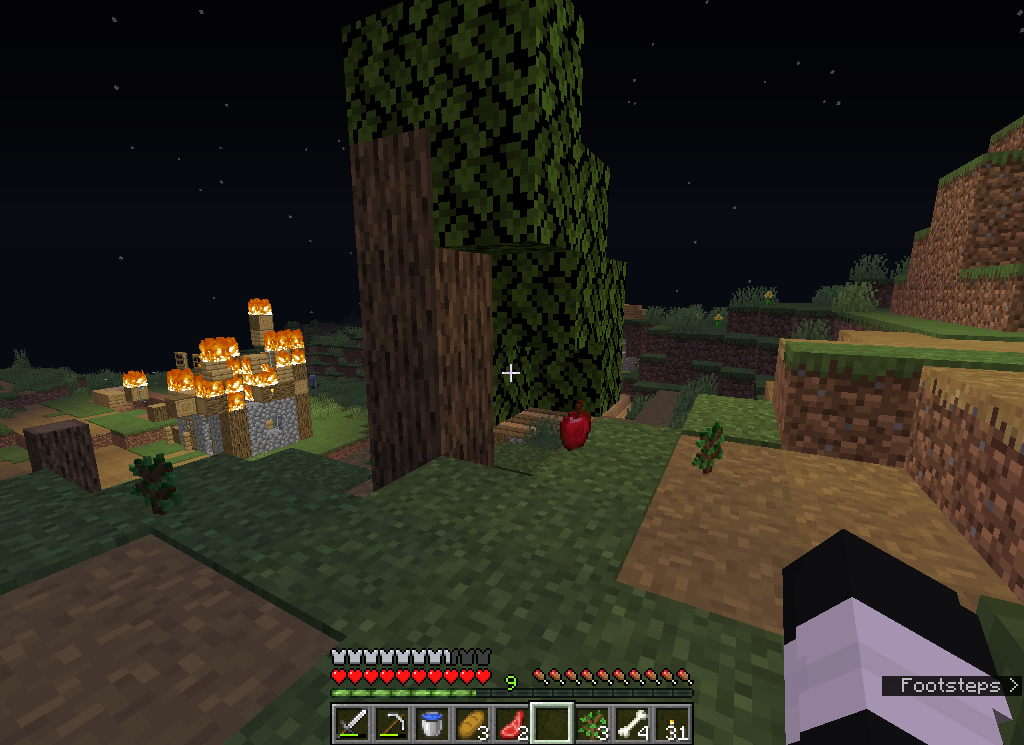Image resolution: width=1024 pixels, height=745 pixels.
Task: Select the sapling stack slot
Action: [591, 722]
